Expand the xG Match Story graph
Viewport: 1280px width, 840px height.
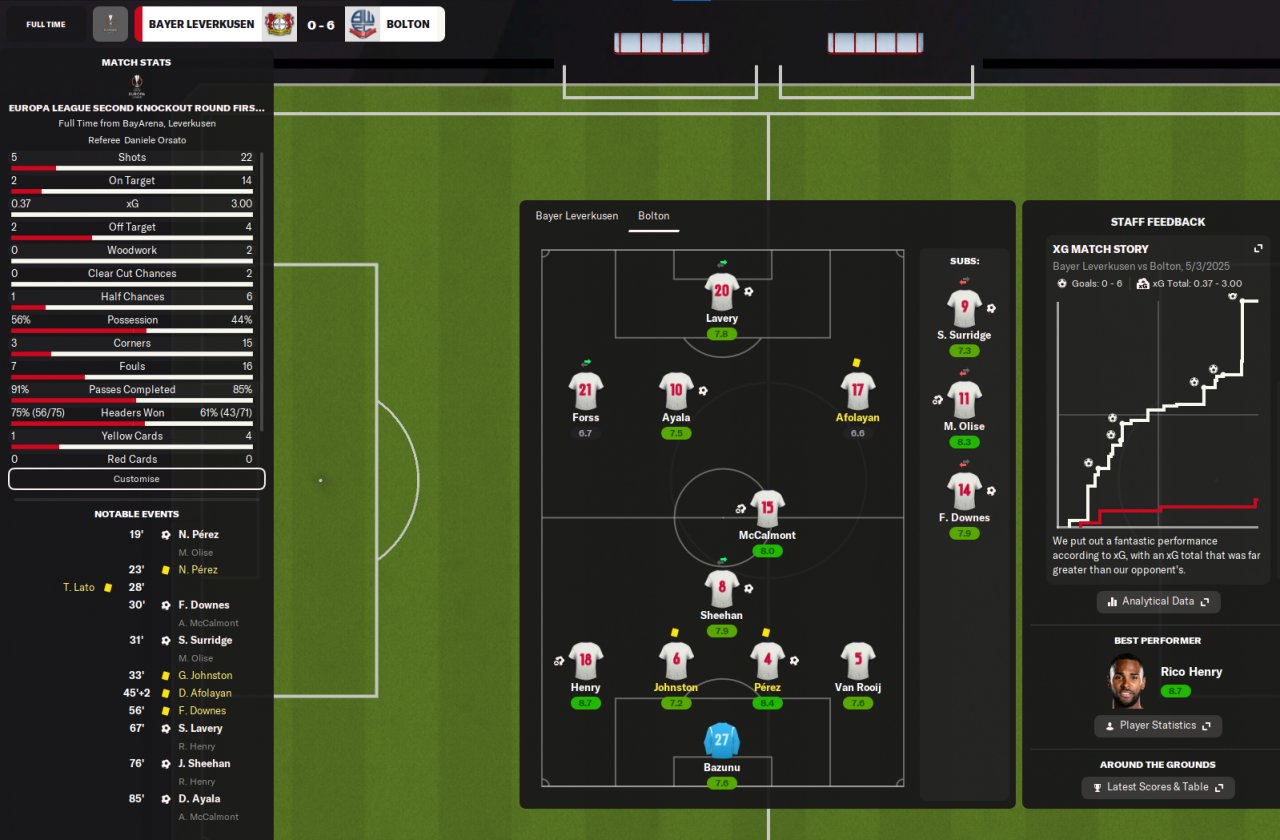click(x=1258, y=249)
